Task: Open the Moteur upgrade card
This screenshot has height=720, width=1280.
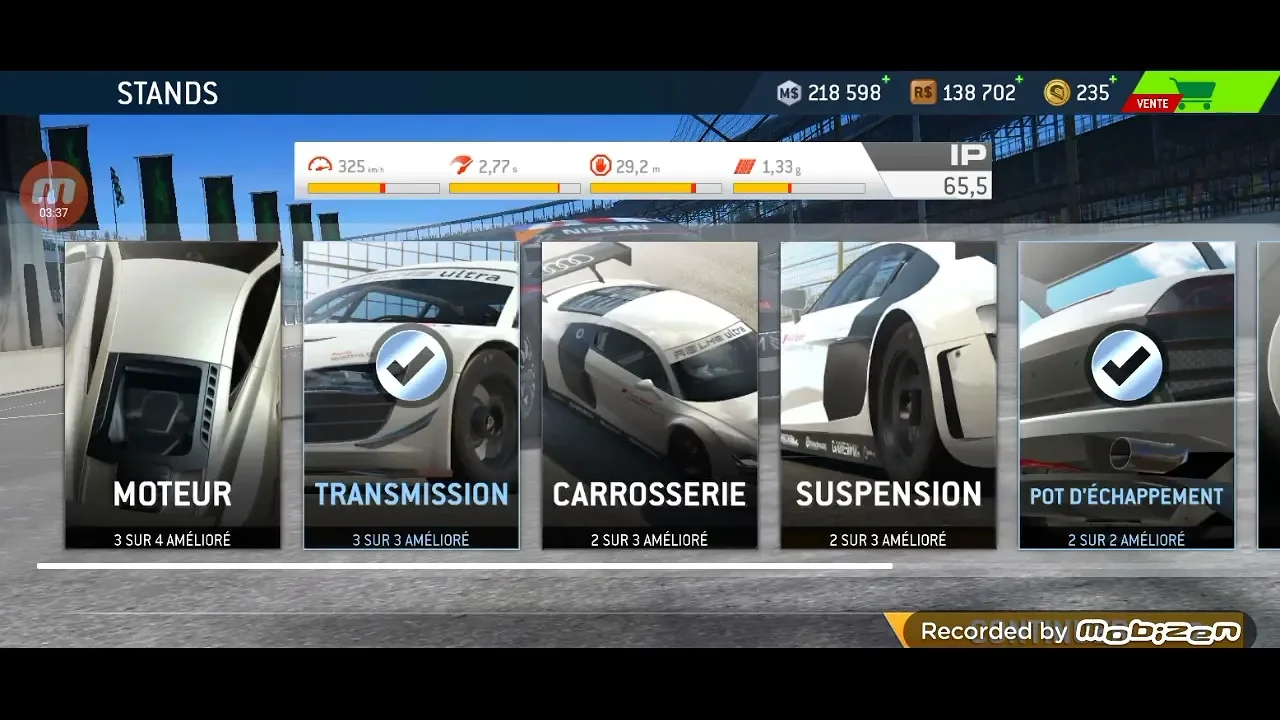Action: coord(172,395)
